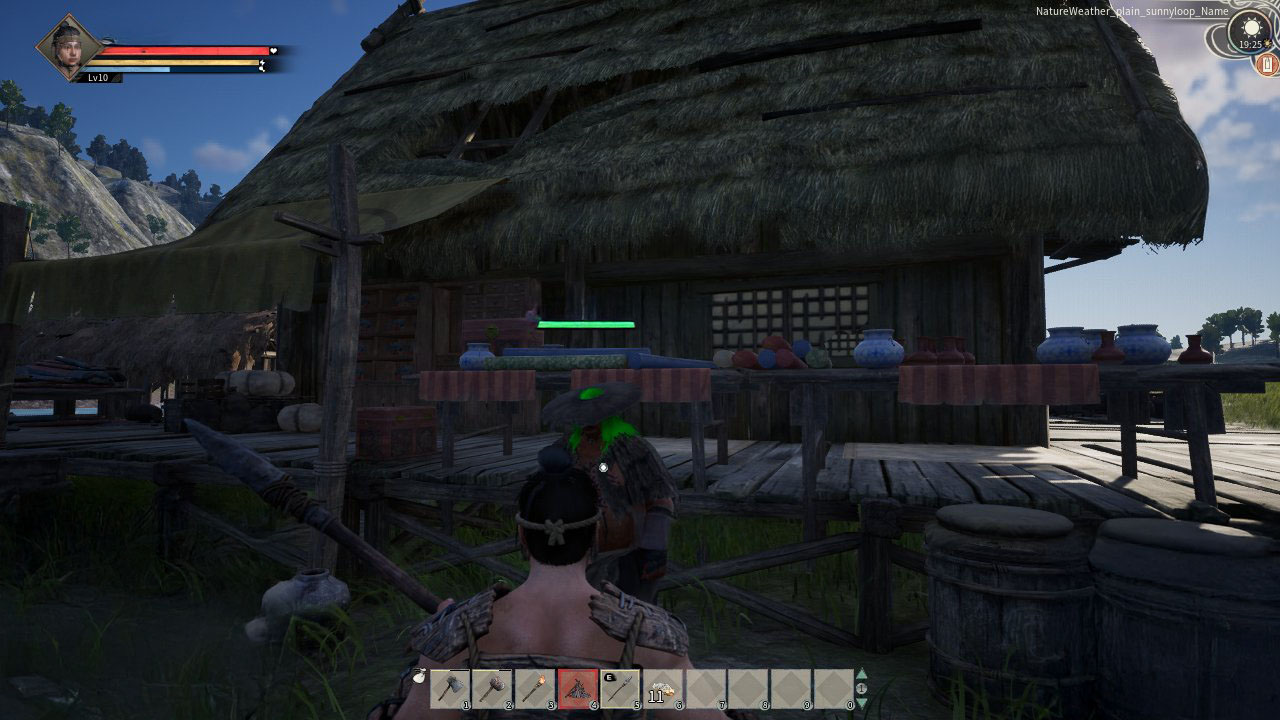Use the stacked item in slot 6
1280x720 pixels.
662,688
